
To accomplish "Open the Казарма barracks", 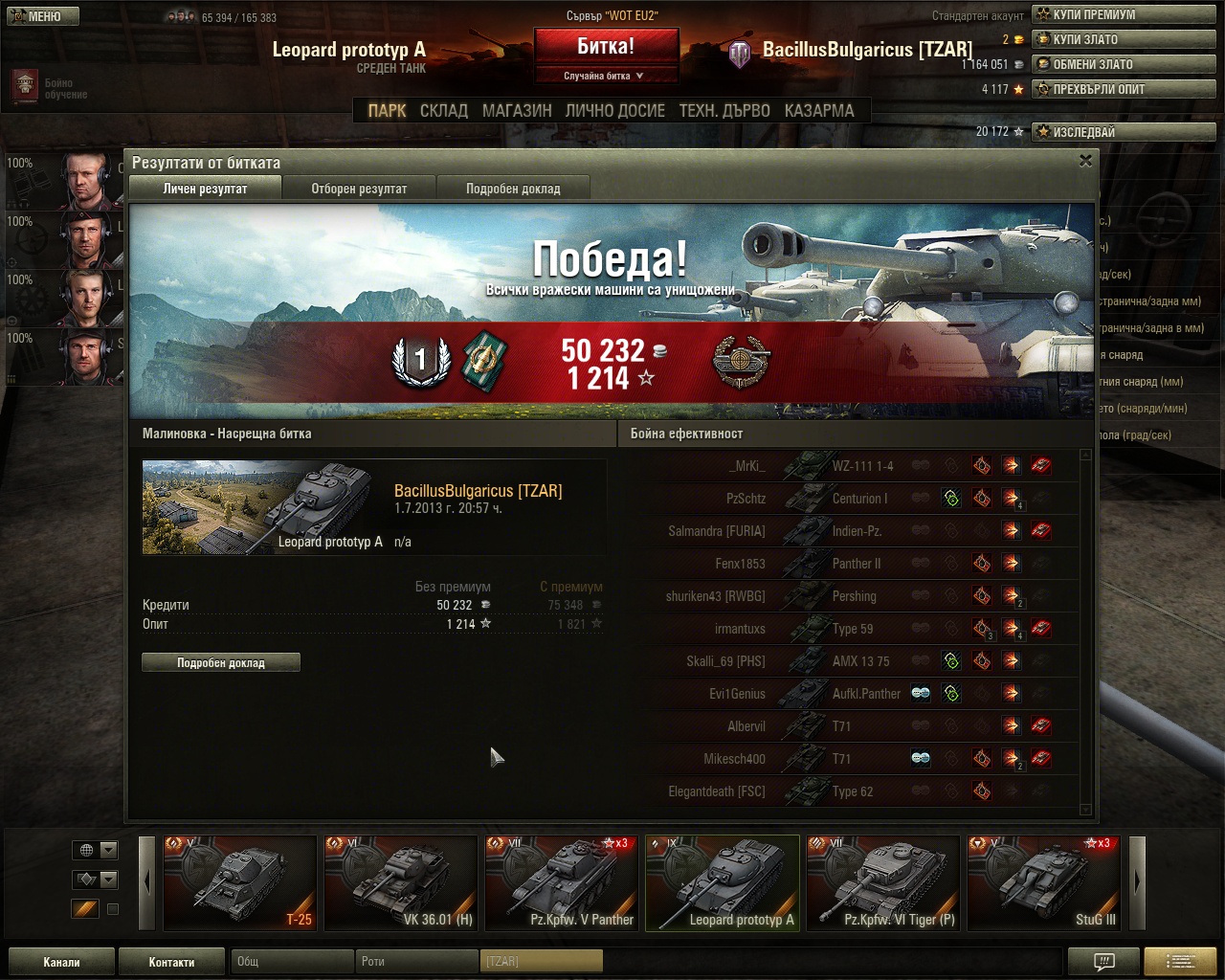I will click(819, 111).
